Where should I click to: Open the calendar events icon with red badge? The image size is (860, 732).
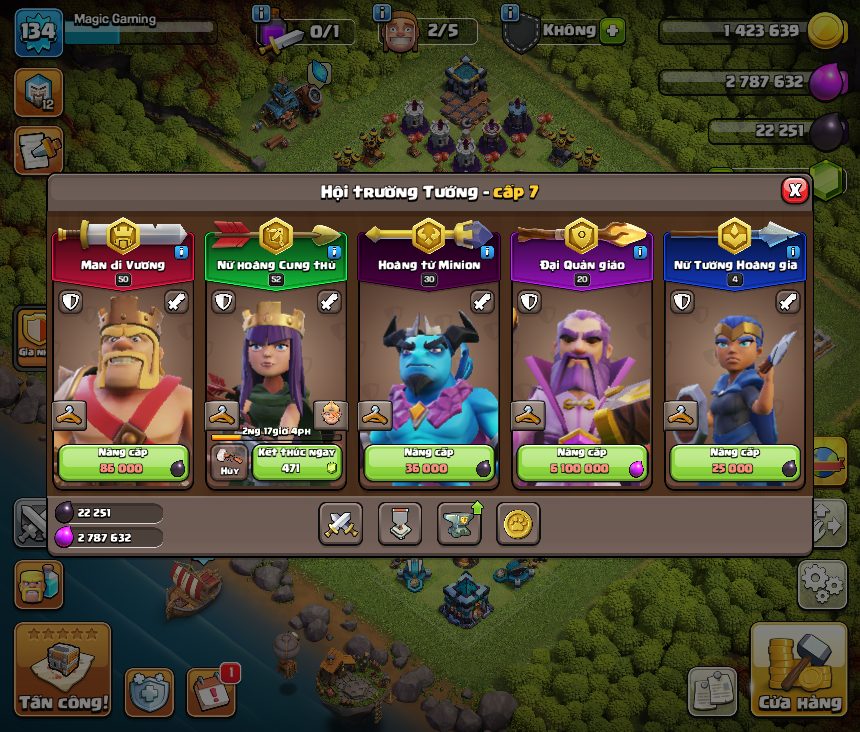coord(212,692)
